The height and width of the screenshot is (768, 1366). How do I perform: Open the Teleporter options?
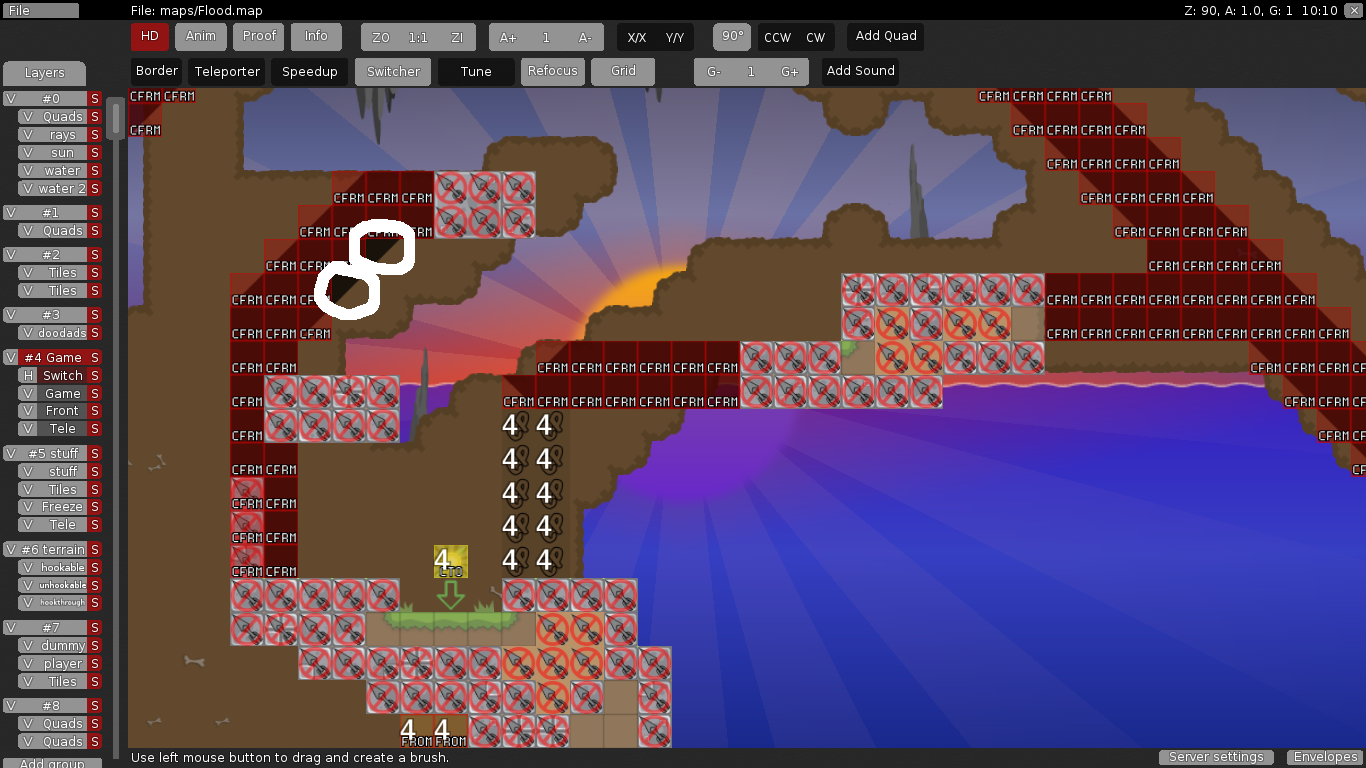pos(228,72)
